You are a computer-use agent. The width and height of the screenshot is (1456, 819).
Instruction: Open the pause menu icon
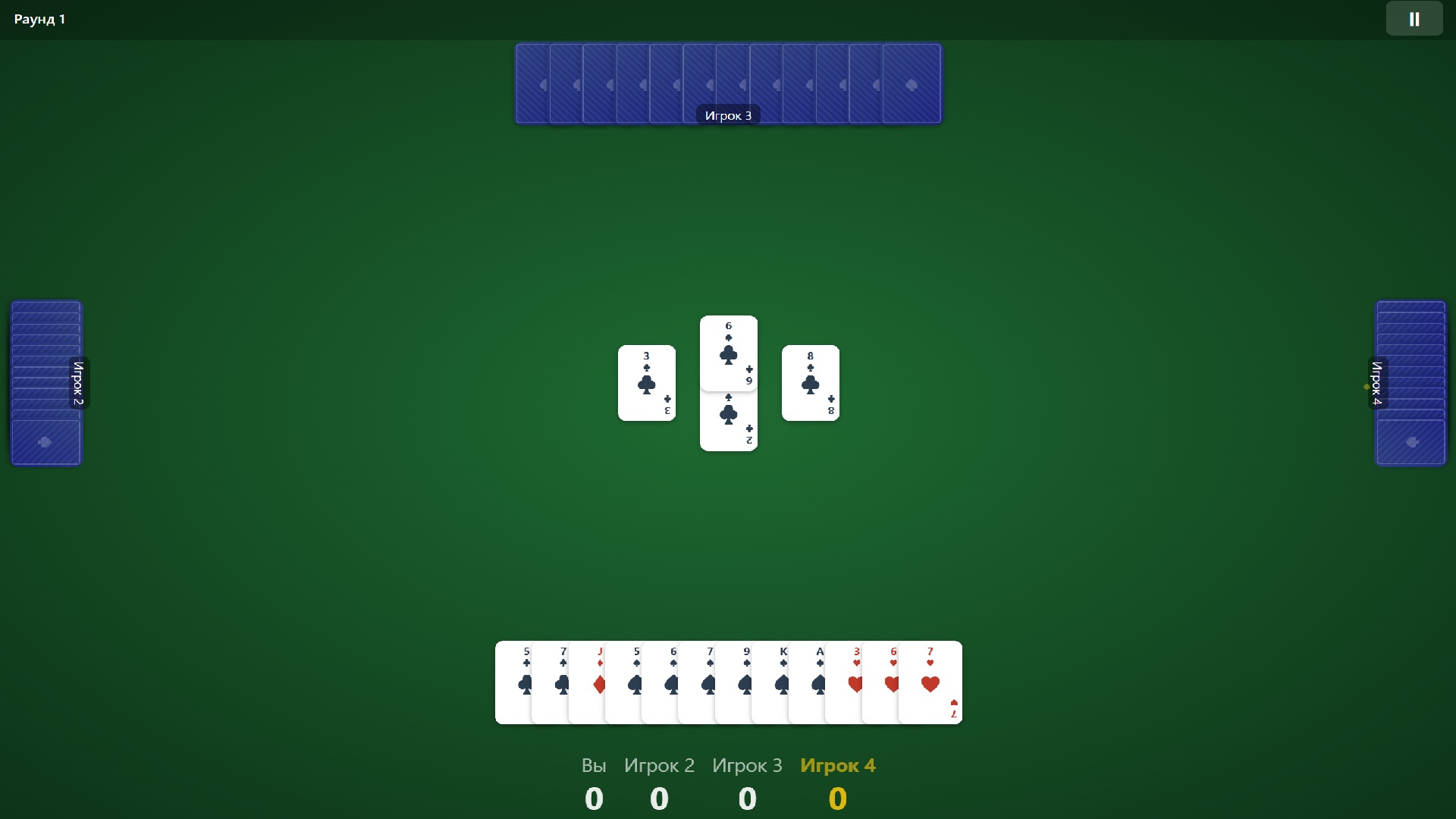click(x=1414, y=18)
